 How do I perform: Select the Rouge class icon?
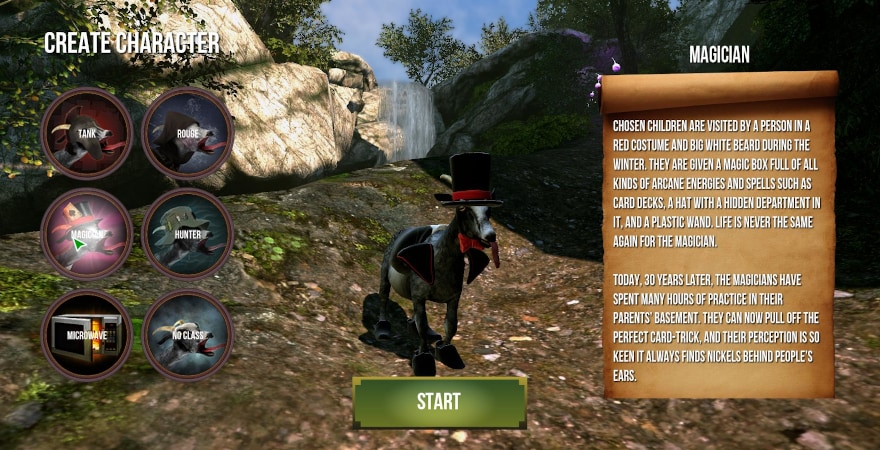187,134
